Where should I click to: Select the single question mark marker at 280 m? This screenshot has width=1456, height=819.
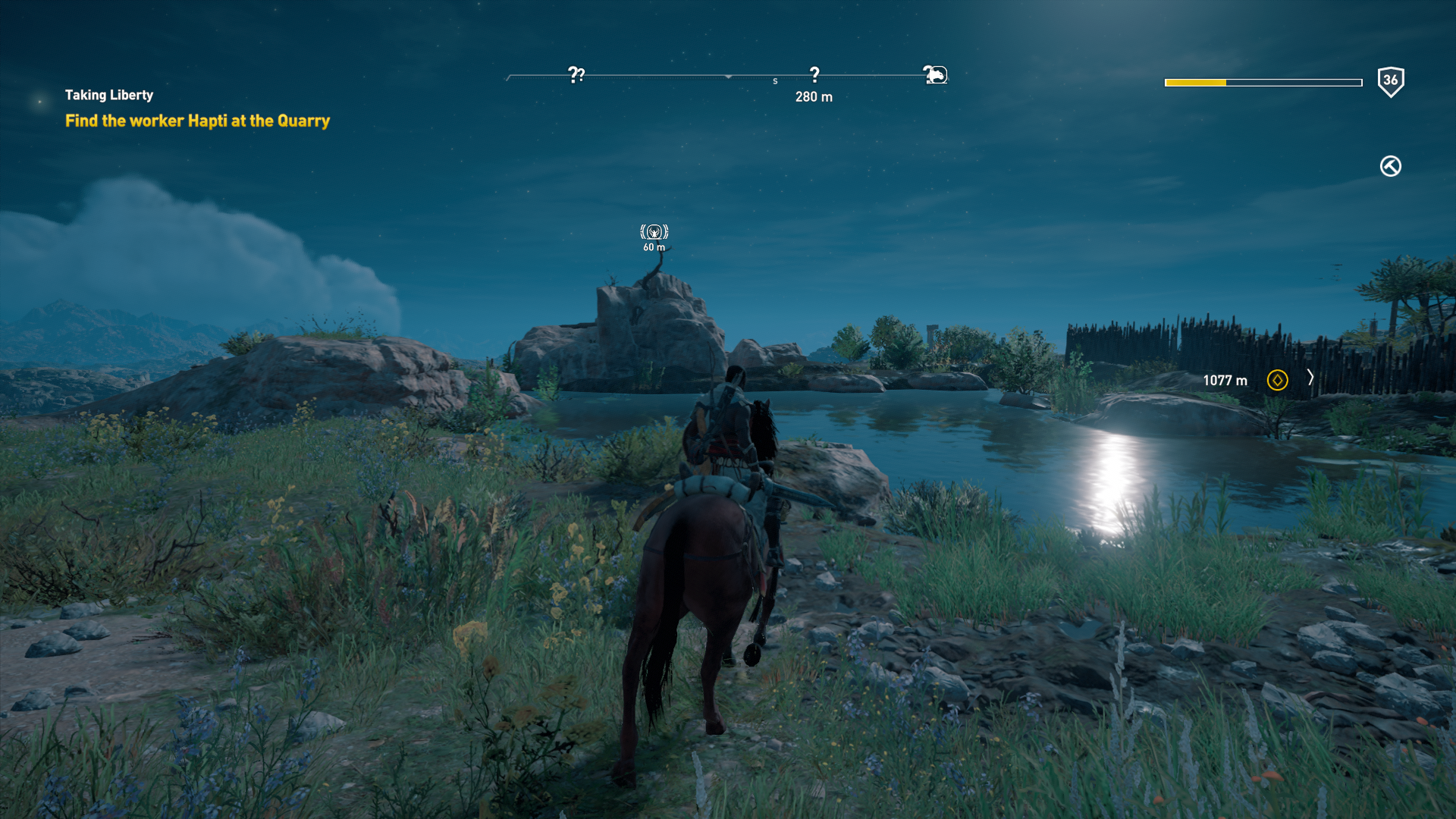814,74
